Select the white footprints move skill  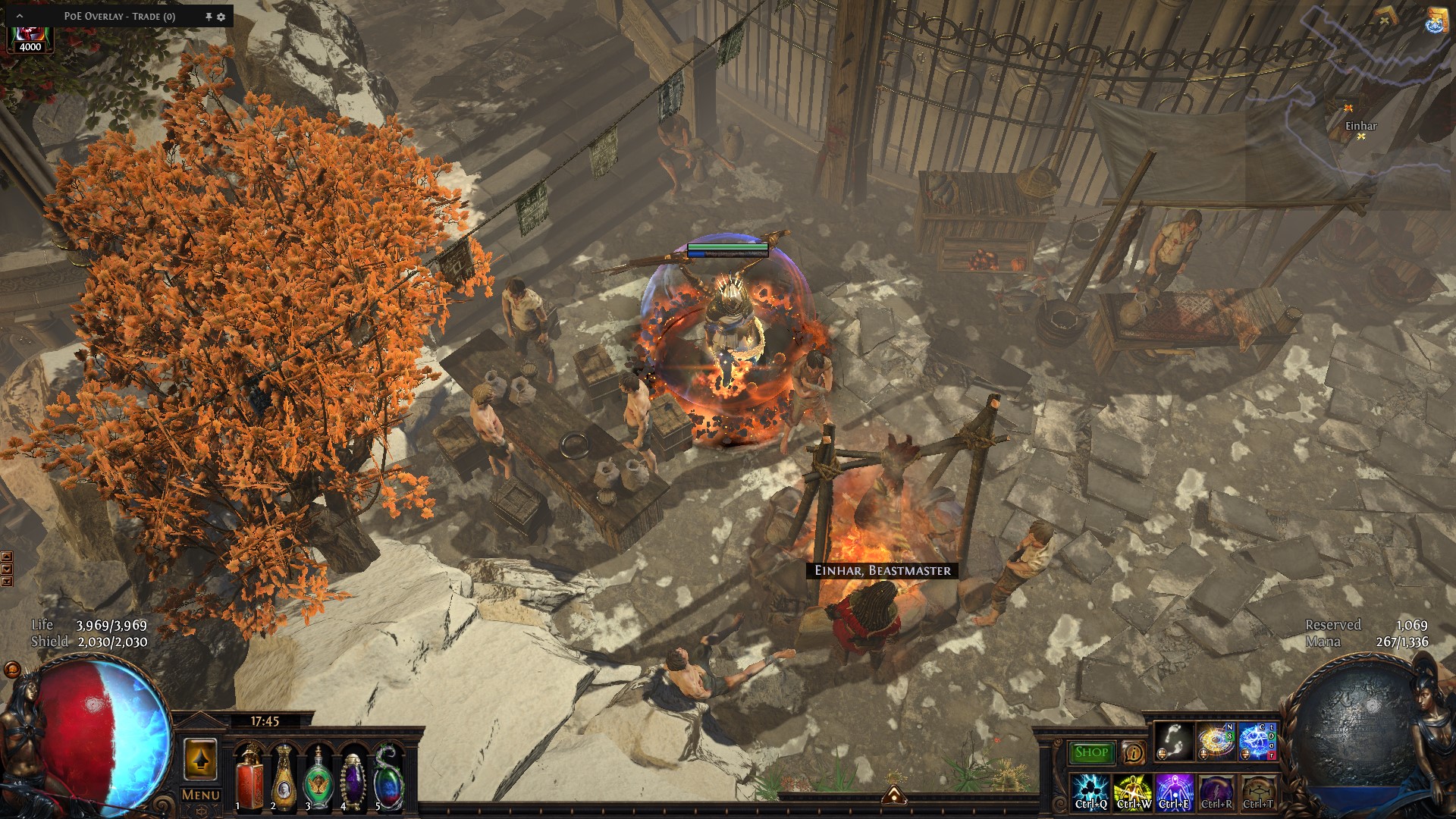pyautogui.click(x=1174, y=742)
